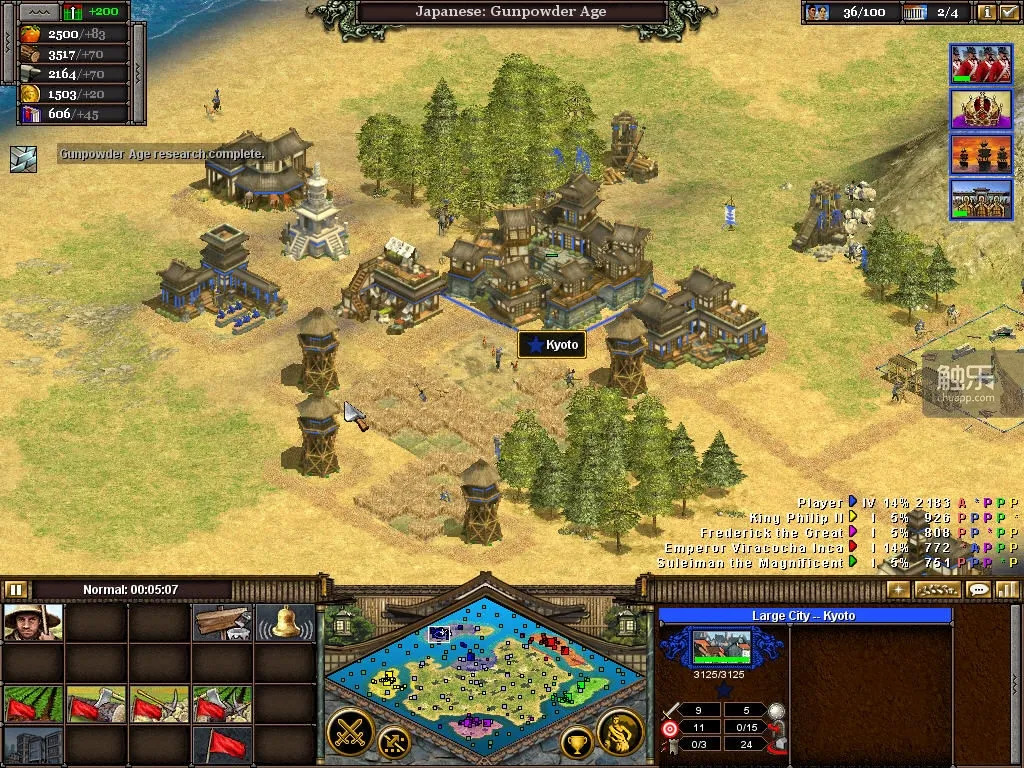The image size is (1024, 768).
Task: Open the chat speech bubble button
Action: tap(978, 589)
